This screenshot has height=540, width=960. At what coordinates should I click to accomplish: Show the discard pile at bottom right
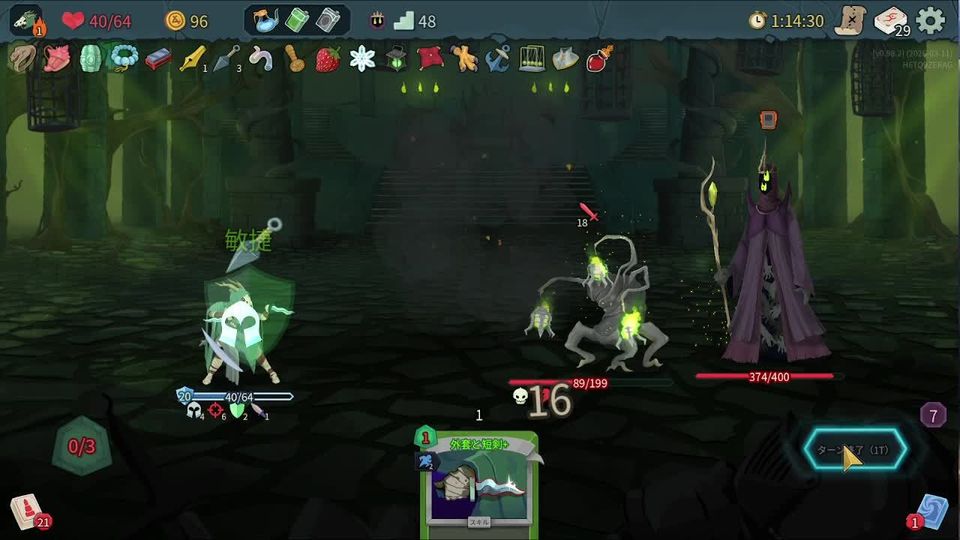[931, 509]
